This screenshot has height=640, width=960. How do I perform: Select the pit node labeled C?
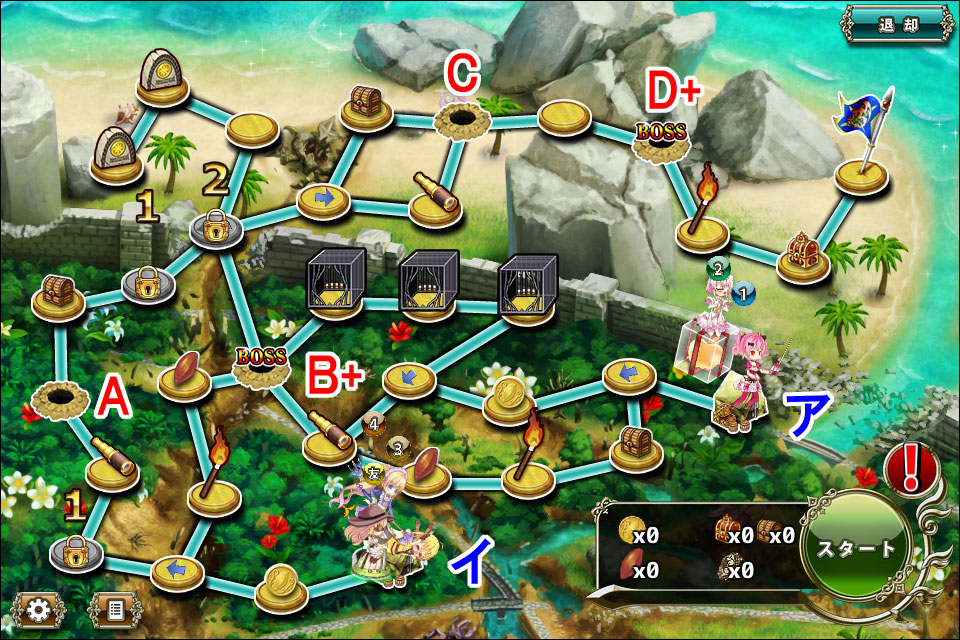[x=461, y=119]
